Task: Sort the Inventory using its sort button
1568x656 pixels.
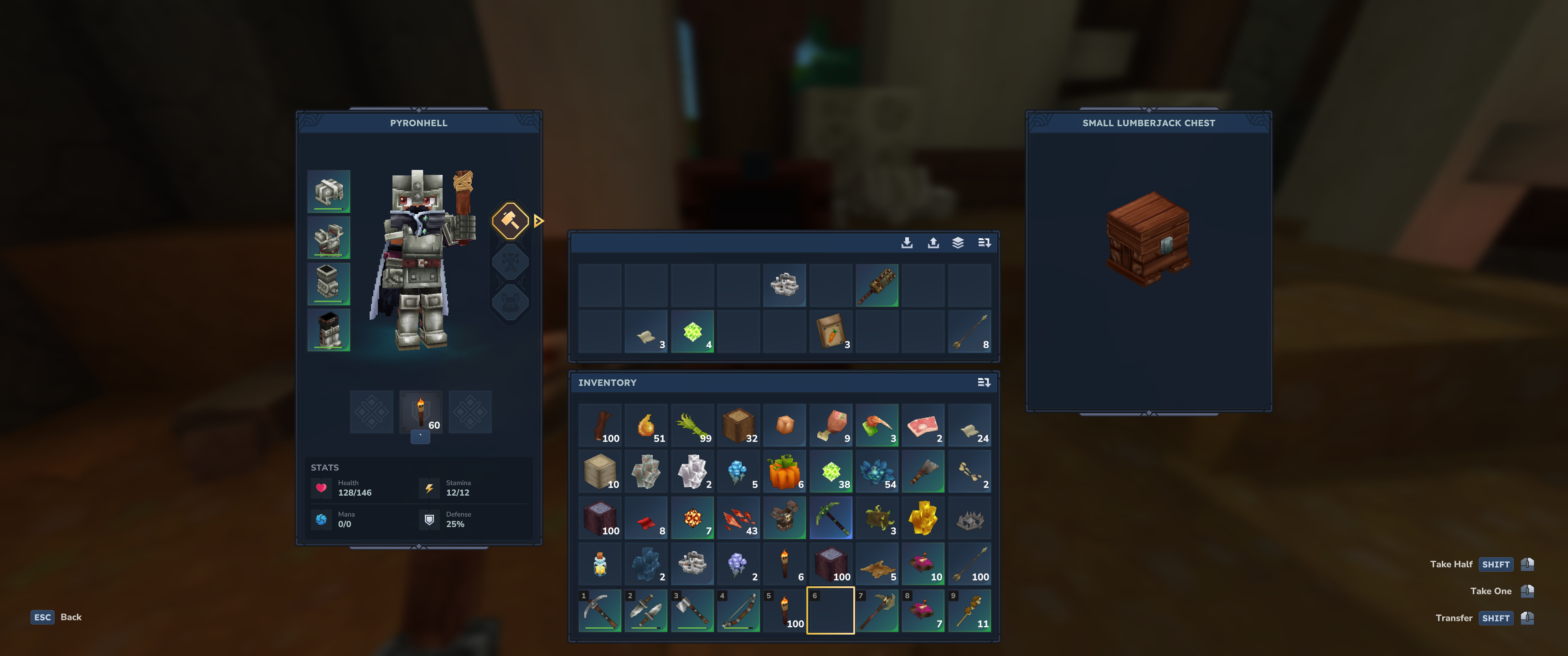Action: click(984, 383)
